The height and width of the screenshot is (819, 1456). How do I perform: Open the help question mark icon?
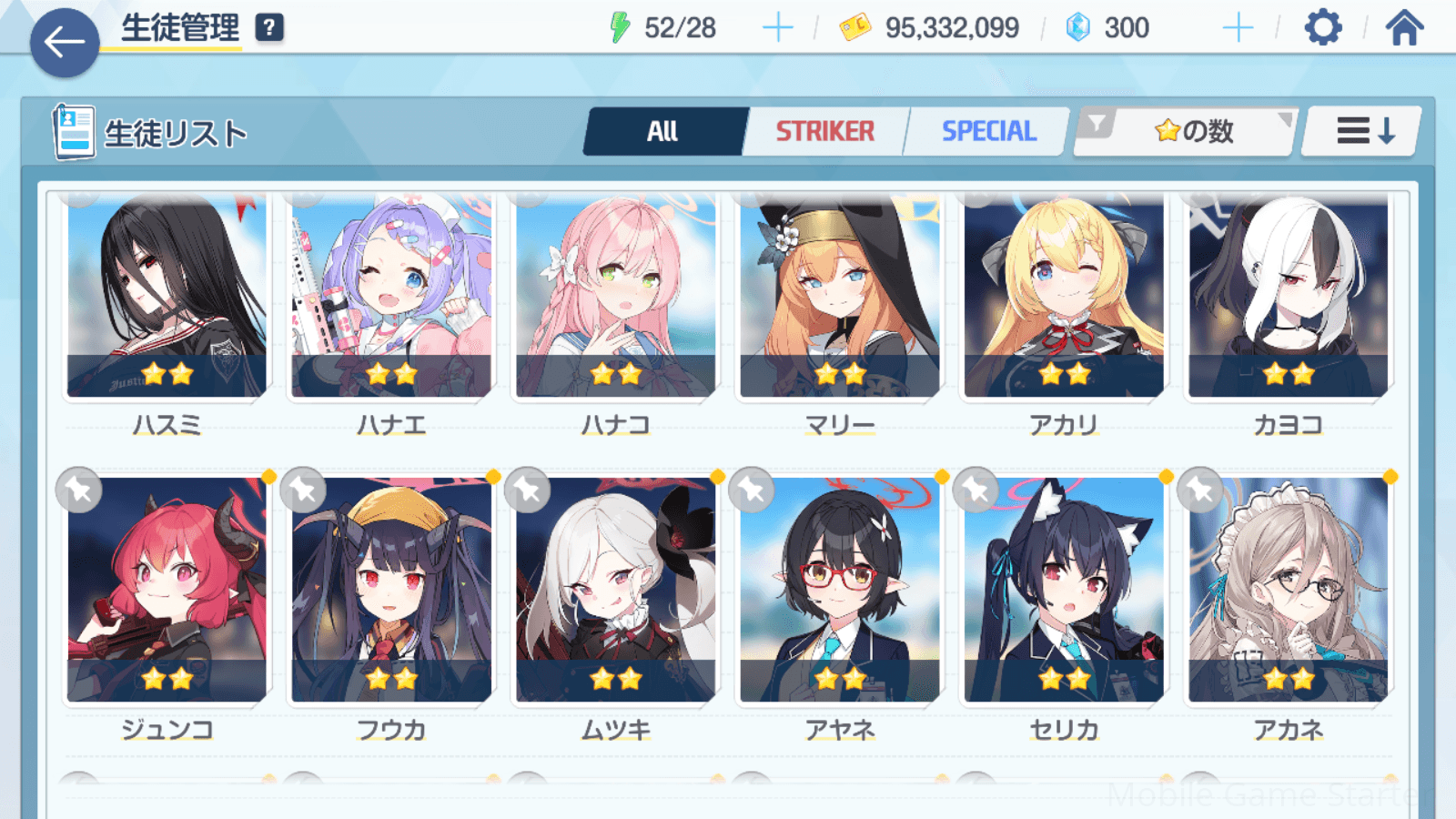click(268, 28)
